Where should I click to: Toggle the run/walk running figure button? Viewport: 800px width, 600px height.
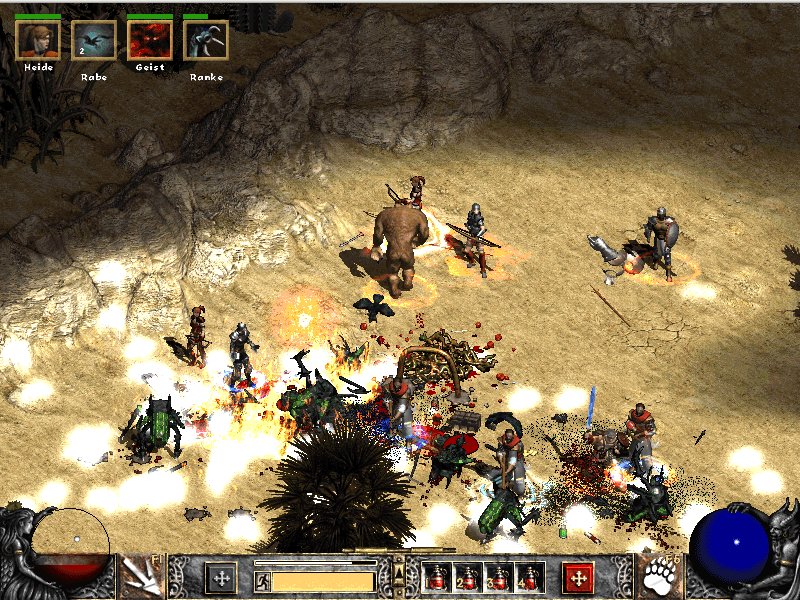coord(262,580)
